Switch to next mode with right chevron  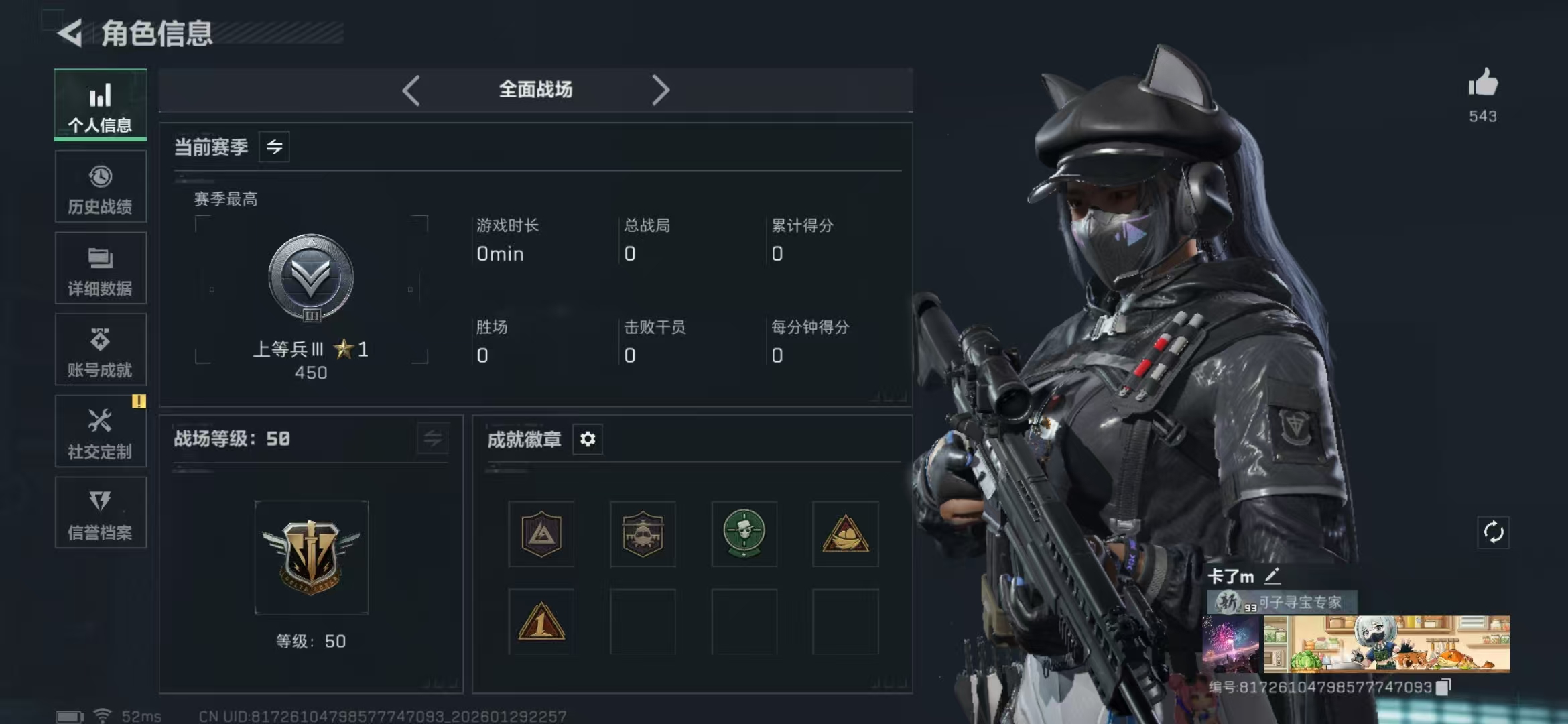pyautogui.click(x=661, y=89)
